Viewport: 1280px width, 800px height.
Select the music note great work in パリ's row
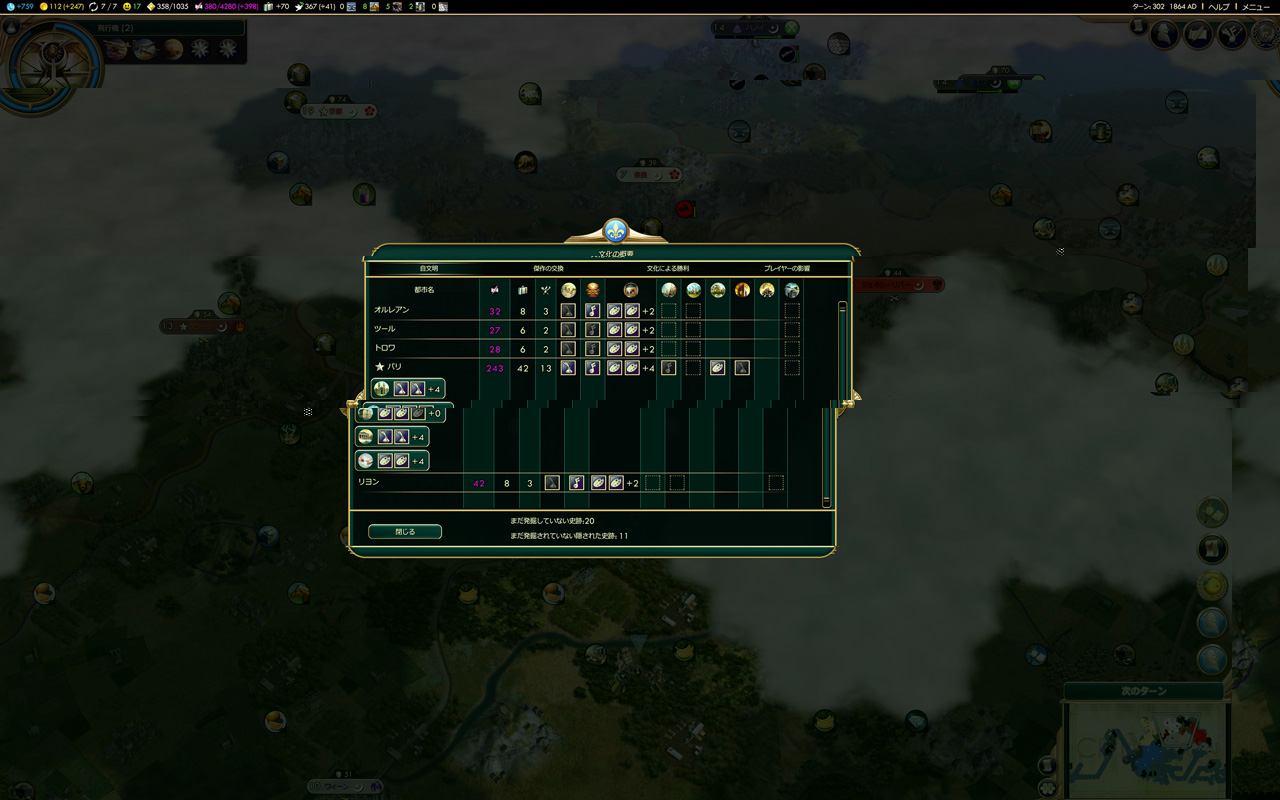pyautogui.click(x=592, y=368)
